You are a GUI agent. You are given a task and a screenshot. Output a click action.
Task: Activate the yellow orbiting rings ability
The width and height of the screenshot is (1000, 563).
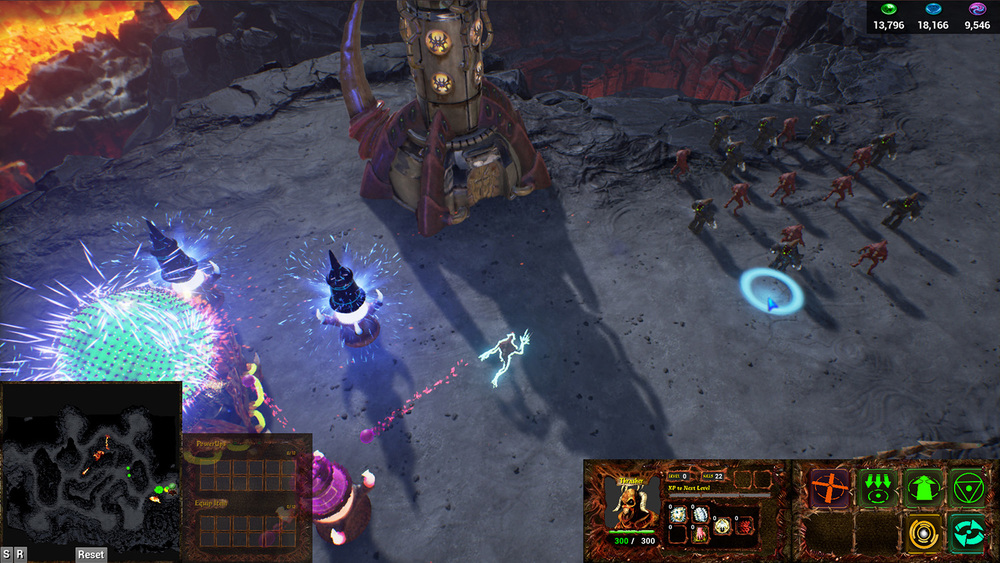coord(923,532)
